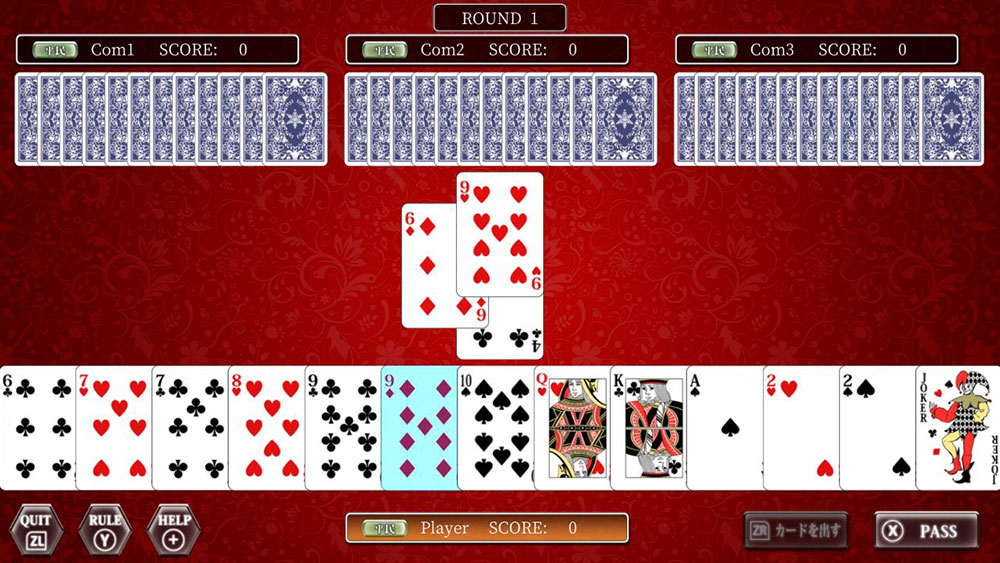The width and height of the screenshot is (1000, 563).
Task: Select the 6 of clubs card
Action: click(38, 428)
